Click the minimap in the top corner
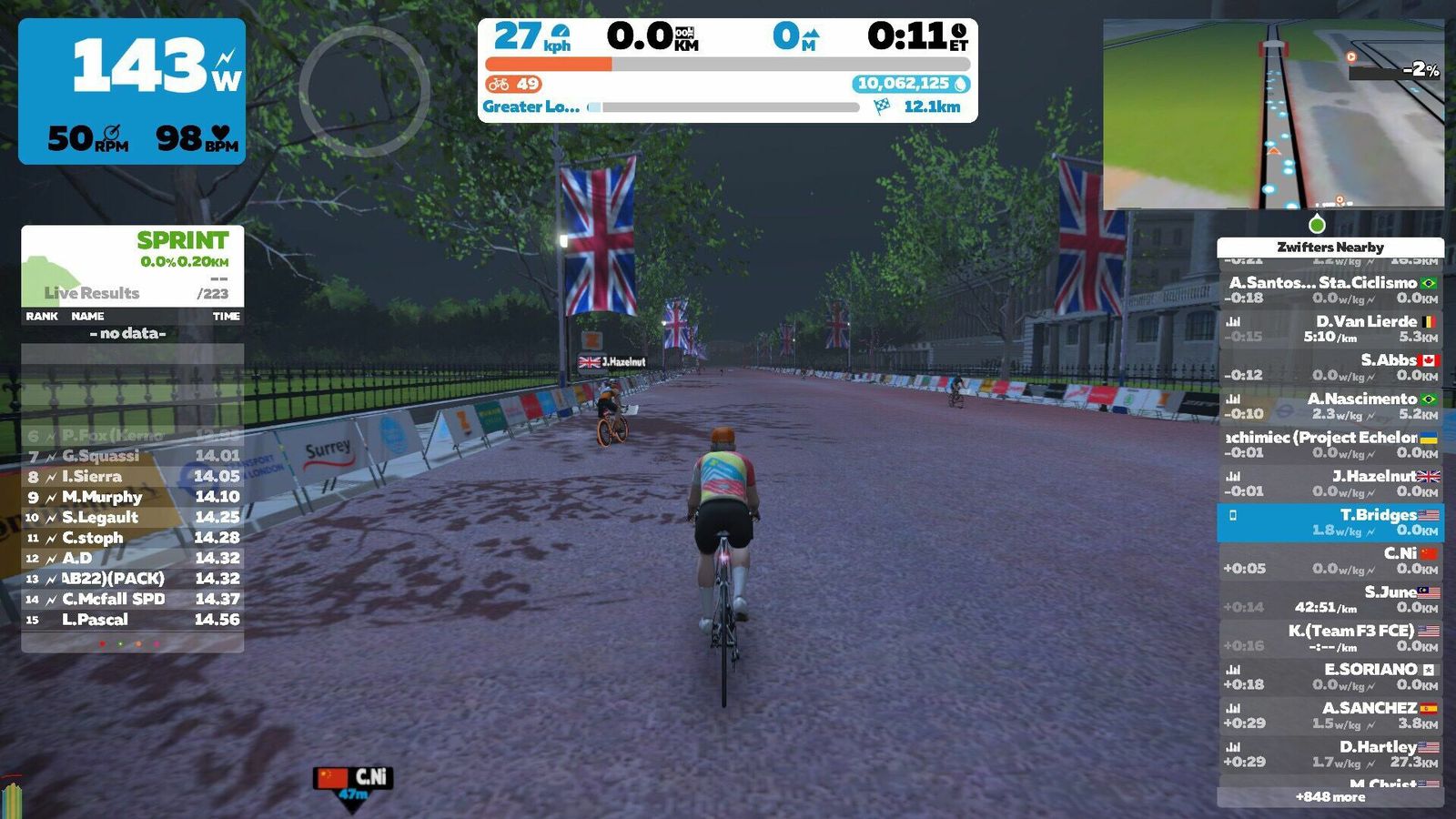Image resolution: width=1456 pixels, height=819 pixels. 1272,114
